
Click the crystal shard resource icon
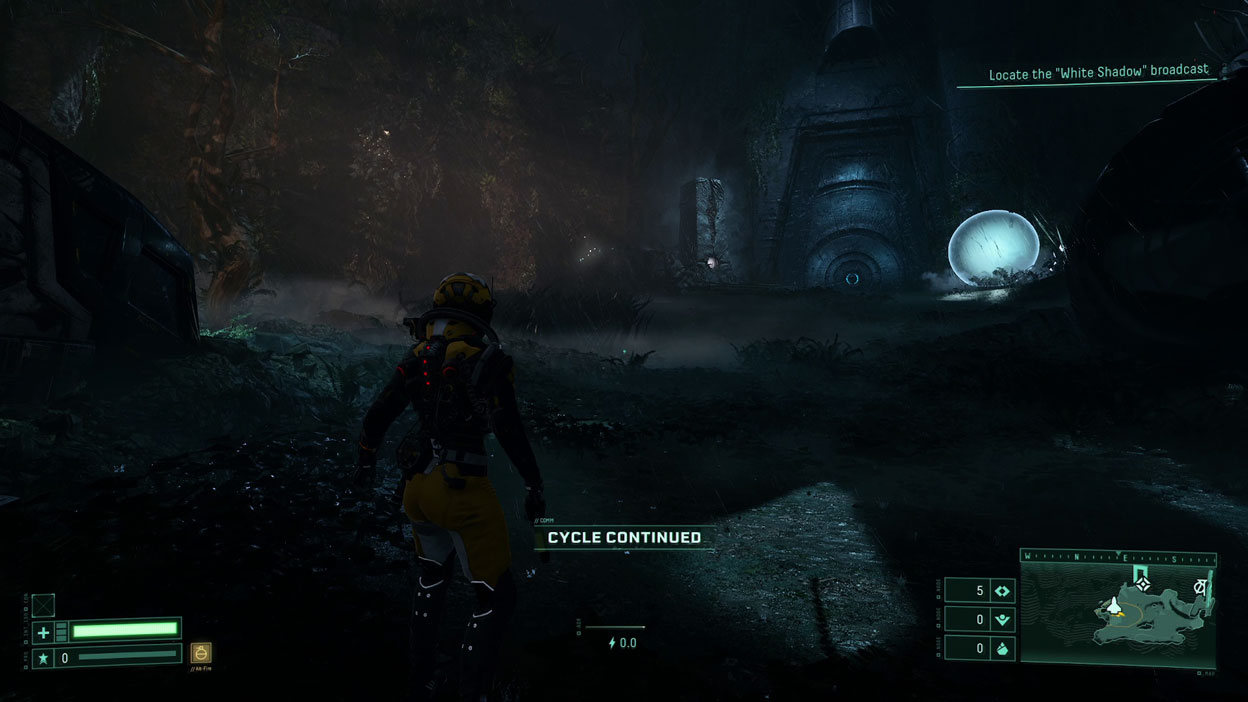[1002, 649]
